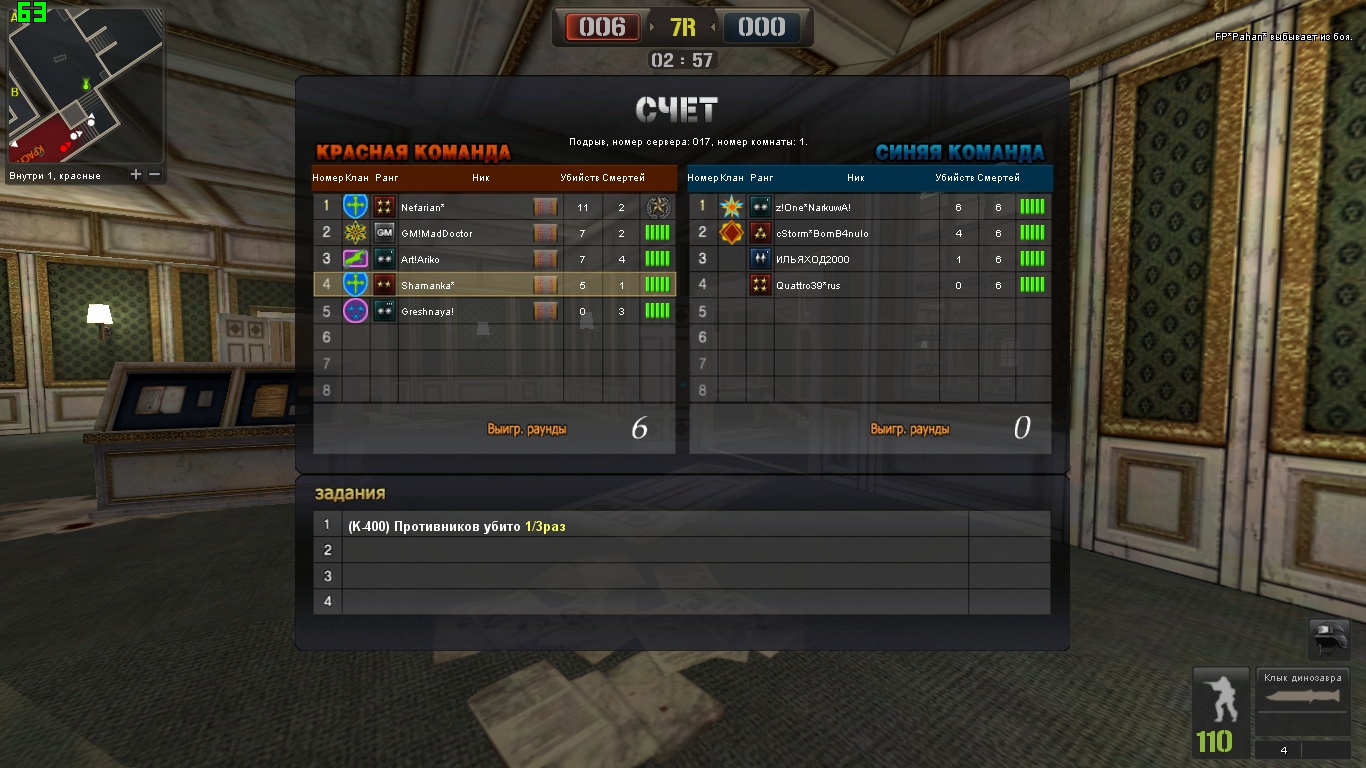The width and height of the screenshot is (1366, 768).
Task: Click the GM rank badge next to GM!MadDoctor
Action: (383, 233)
